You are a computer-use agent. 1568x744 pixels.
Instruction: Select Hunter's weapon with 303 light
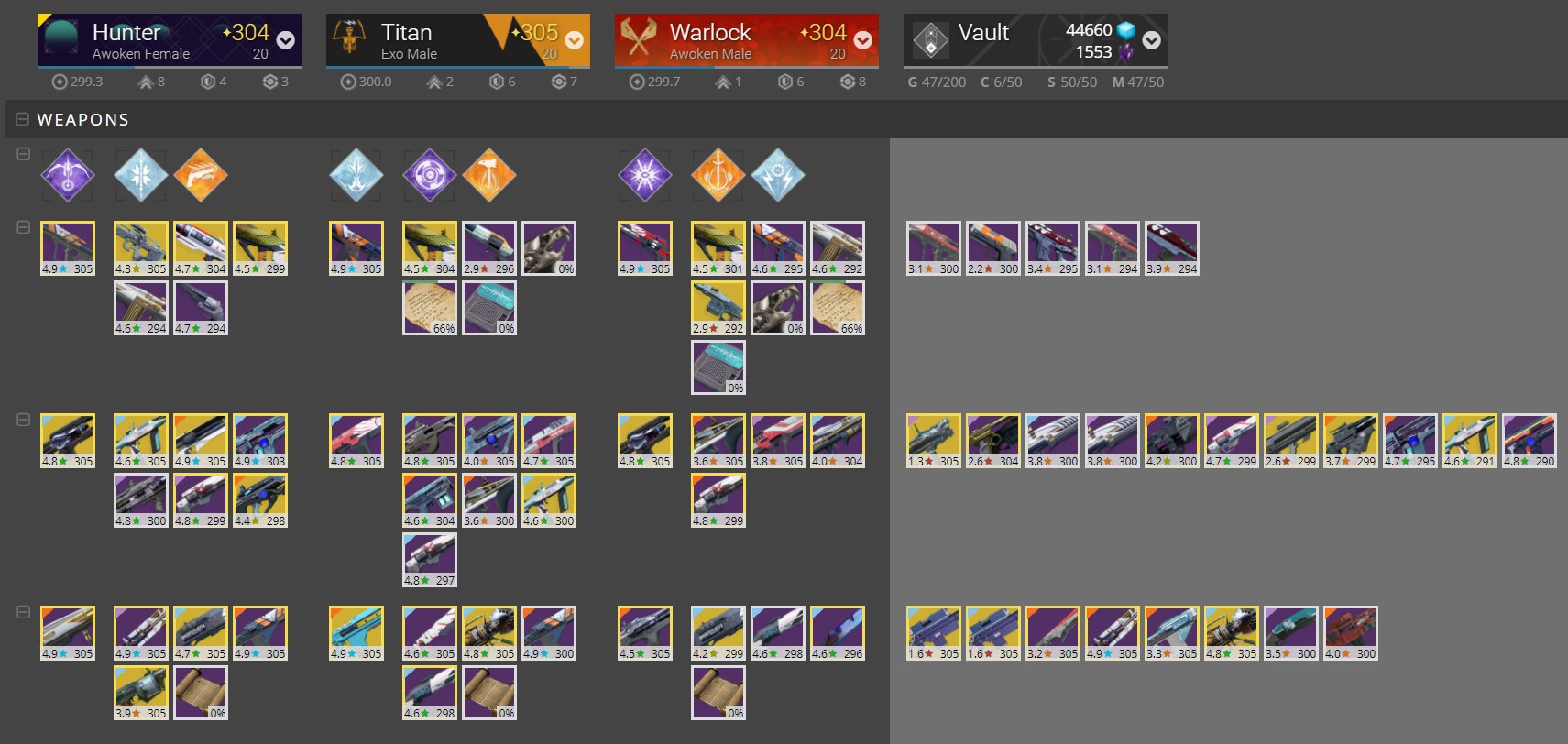[260, 440]
